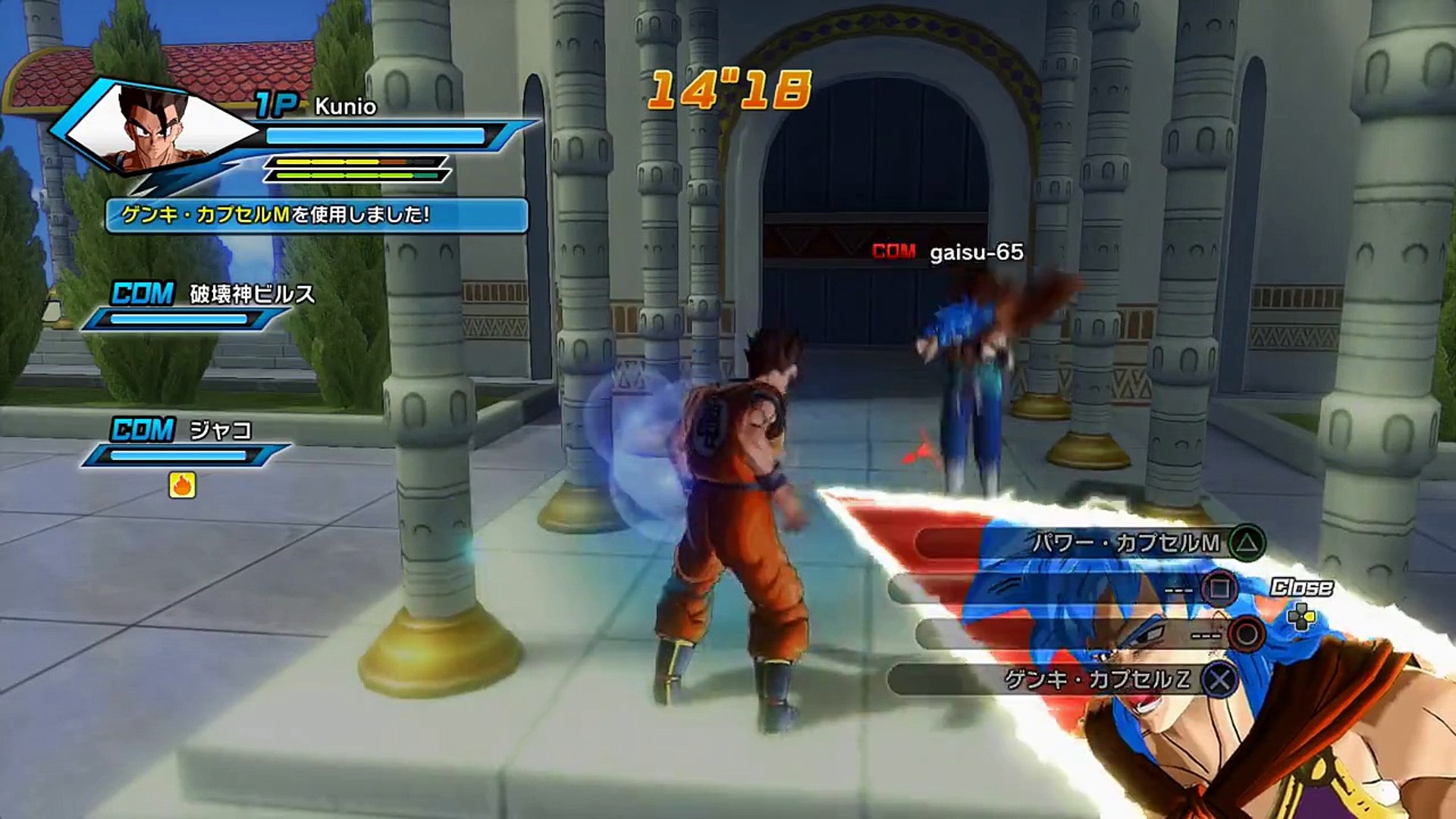Click the flame status icon under ジャコ
1456x819 pixels.
tap(182, 485)
